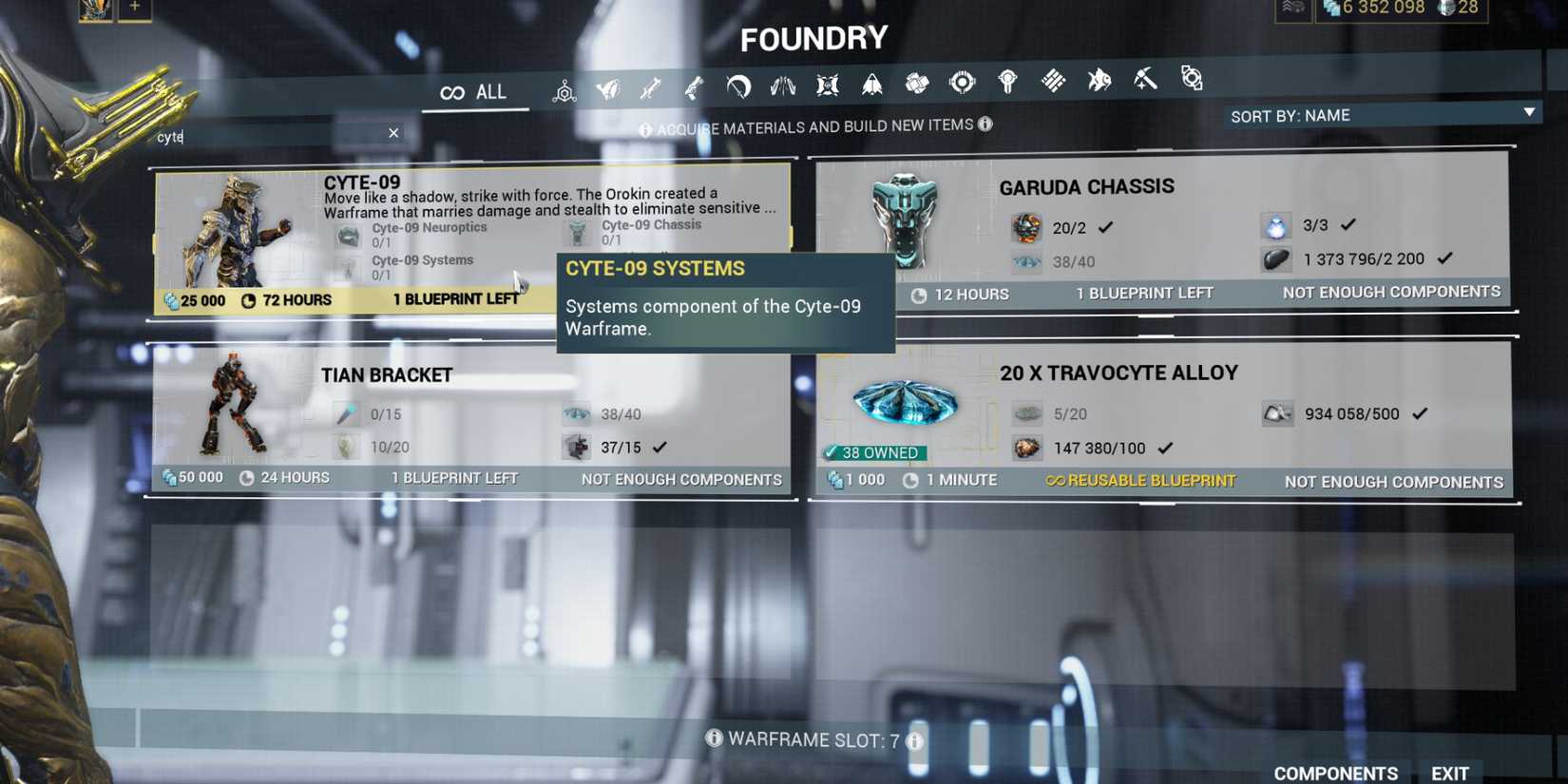Open the landing craft category filter
Screen dimensions: 1568x784
point(872,86)
